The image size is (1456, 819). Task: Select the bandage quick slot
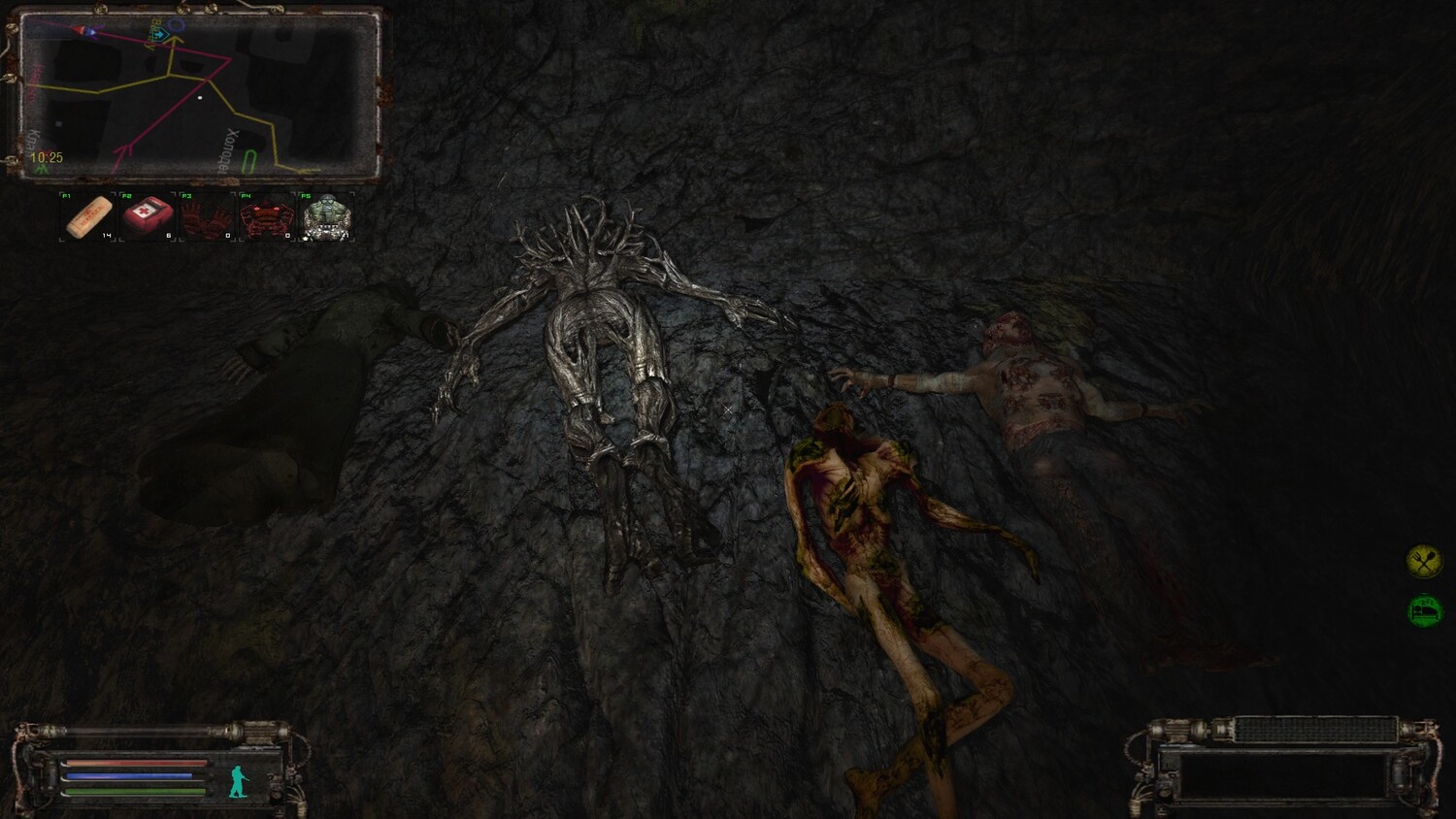(88, 216)
